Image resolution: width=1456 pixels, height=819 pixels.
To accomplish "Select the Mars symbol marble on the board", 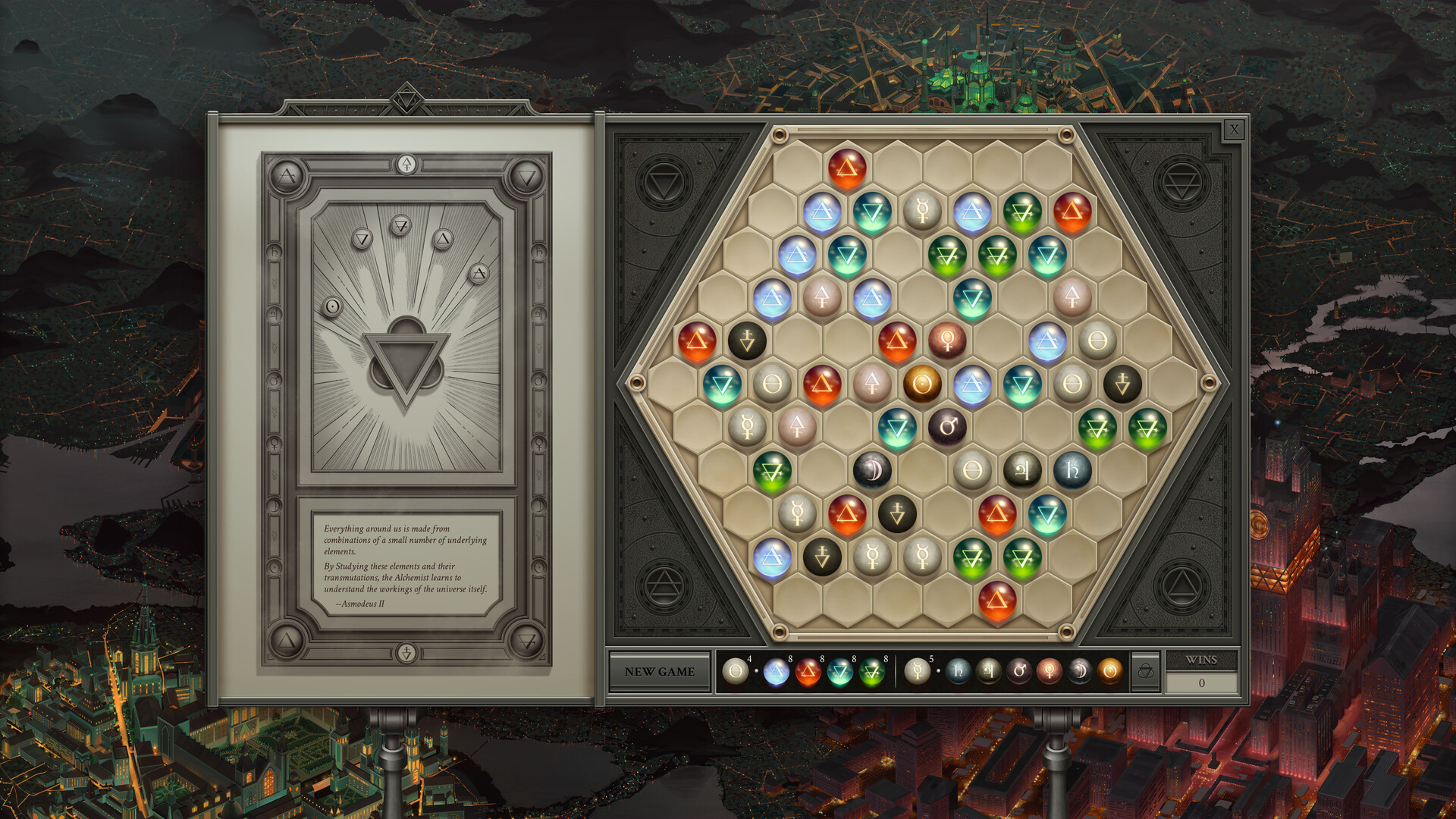I will click(948, 425).
